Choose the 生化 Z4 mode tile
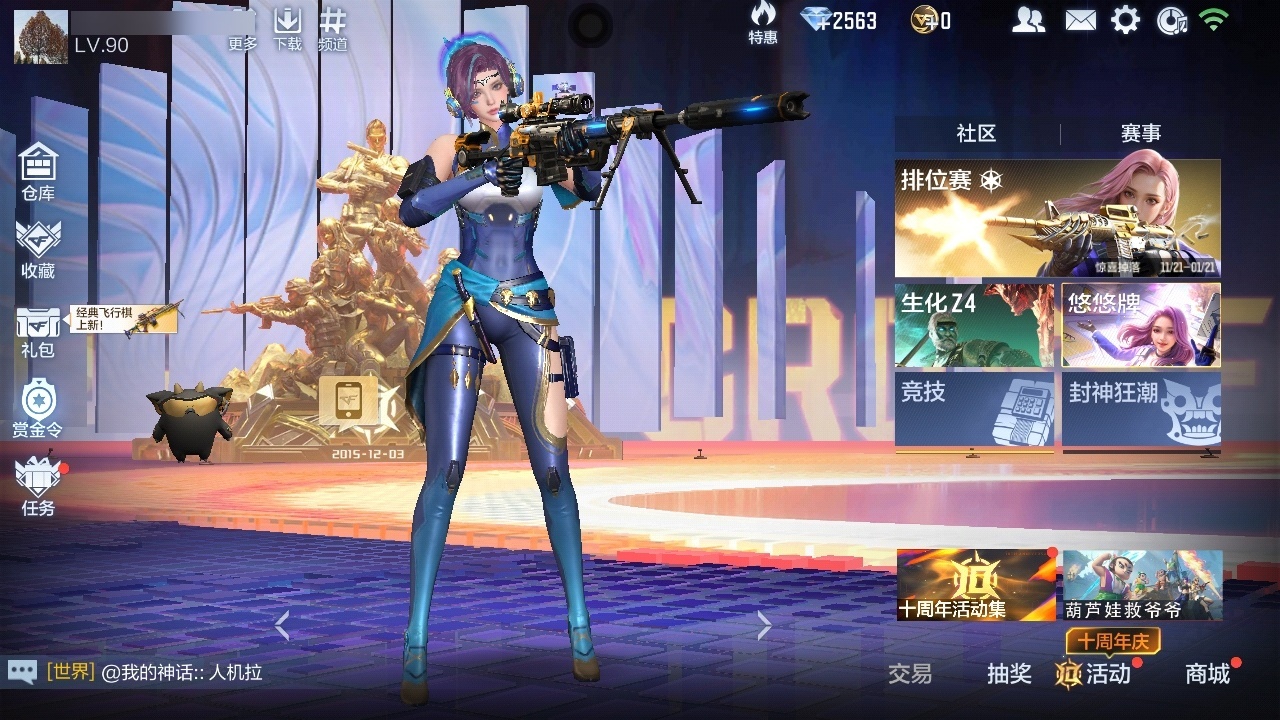1280x720 pixels. pyautogui.click(x=974, y=325)
